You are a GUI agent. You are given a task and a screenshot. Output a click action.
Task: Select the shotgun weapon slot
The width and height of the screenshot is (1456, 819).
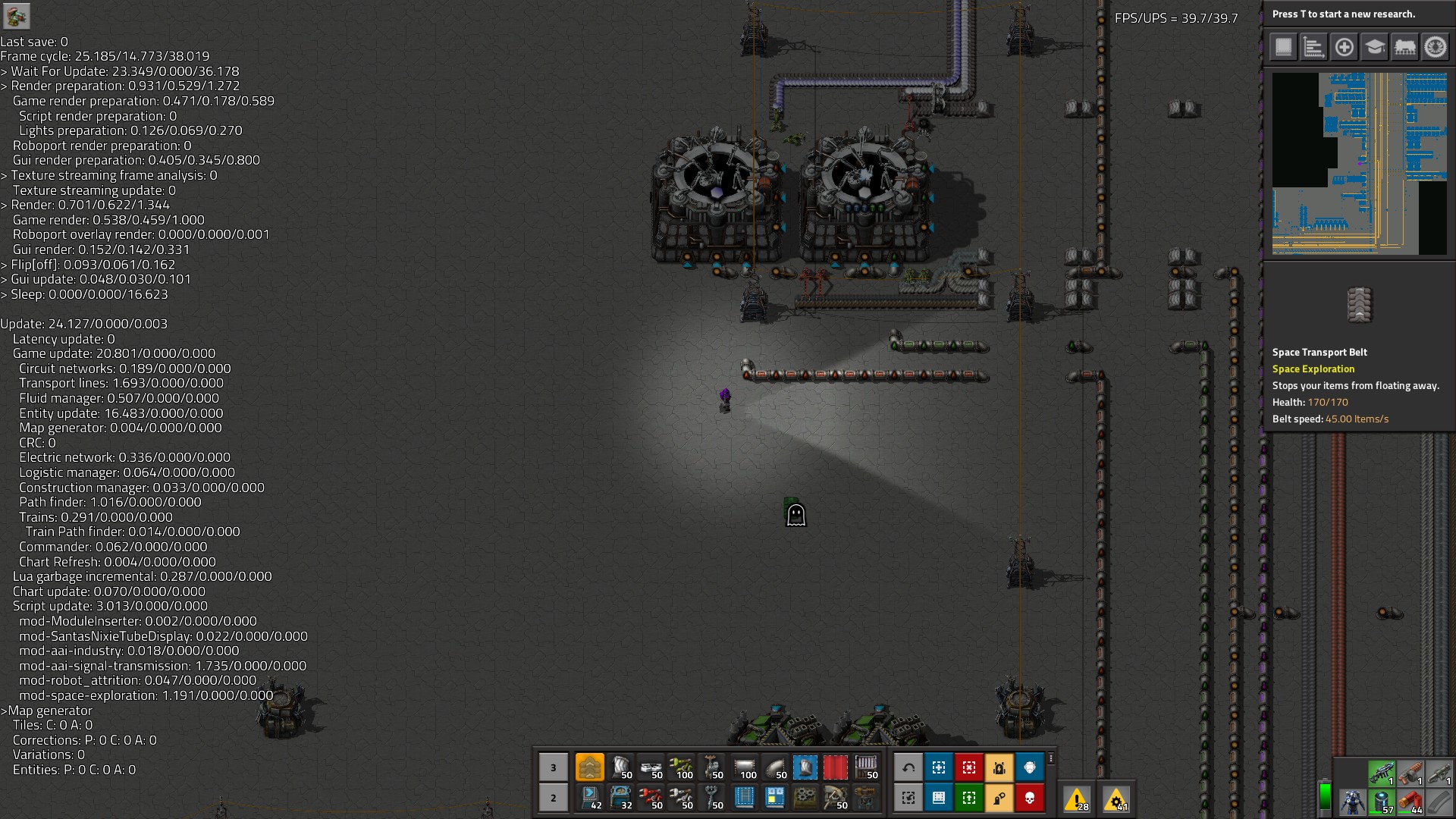(x=1411, y=773)
